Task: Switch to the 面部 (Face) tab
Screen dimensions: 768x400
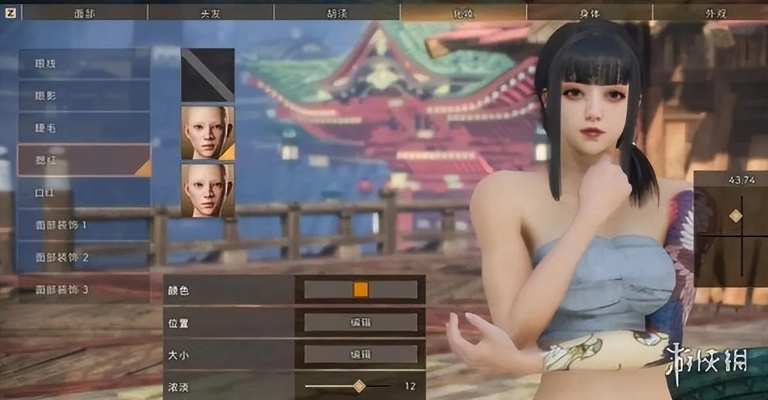Action: (x=84, y=12)
